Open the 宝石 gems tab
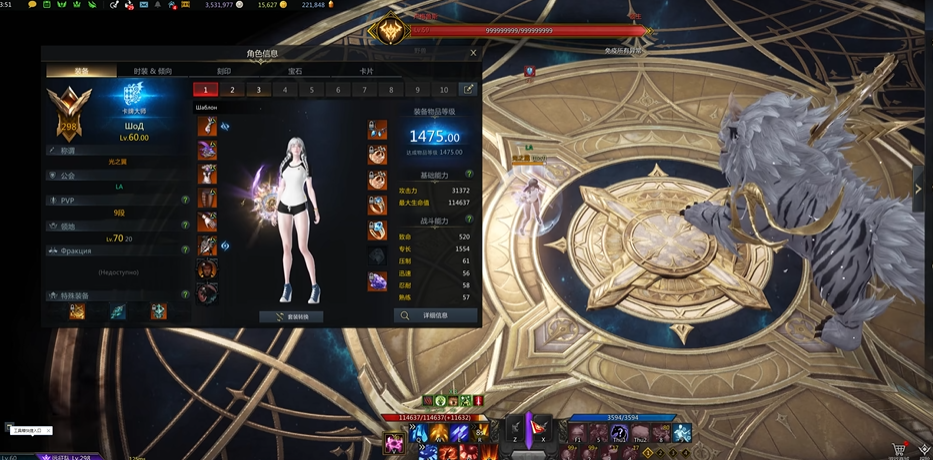933x460 pixels. click(x=295, y=71)
